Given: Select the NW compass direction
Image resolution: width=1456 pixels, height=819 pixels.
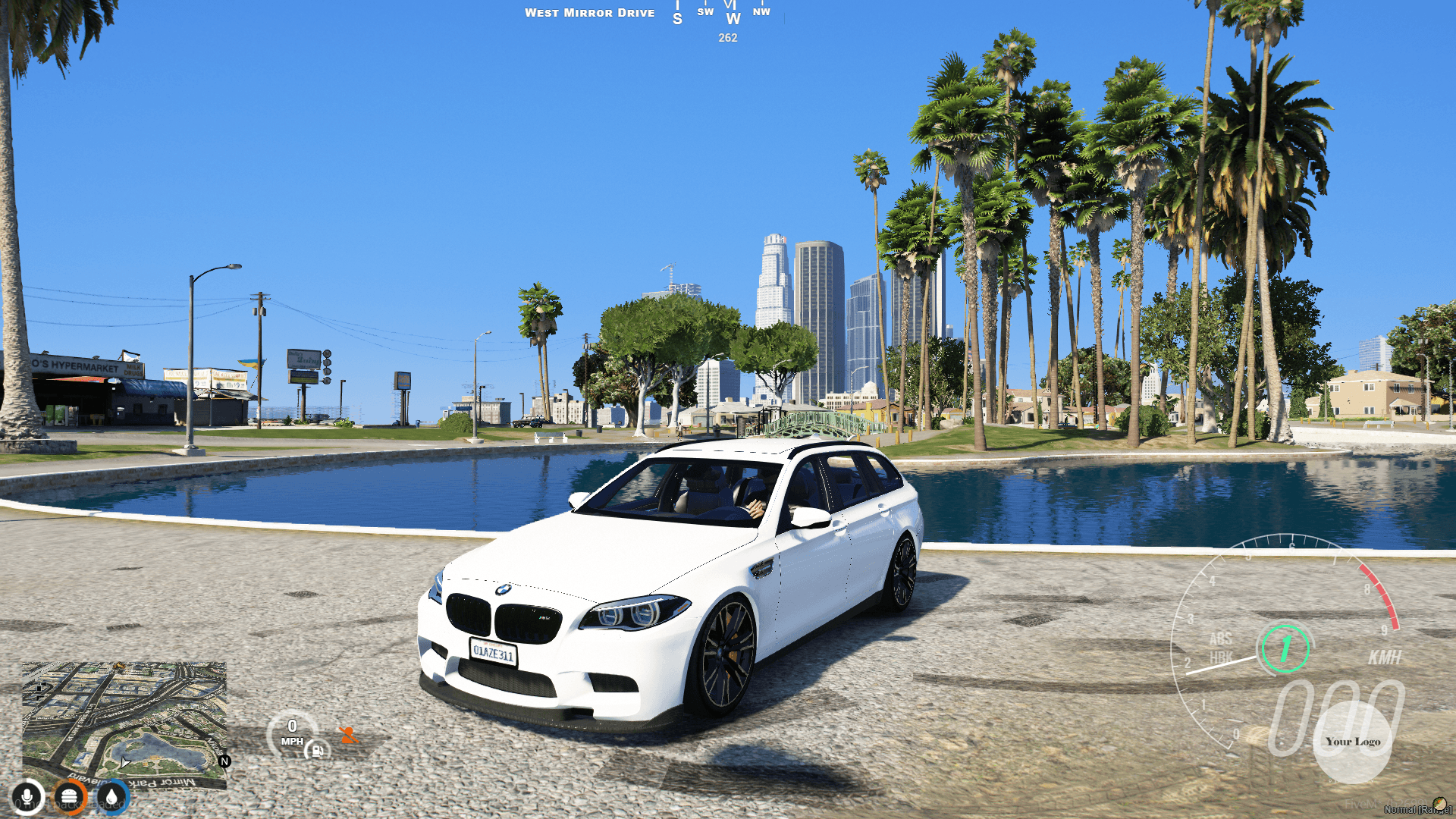Looking at the screenshot, I should (763, 11).
